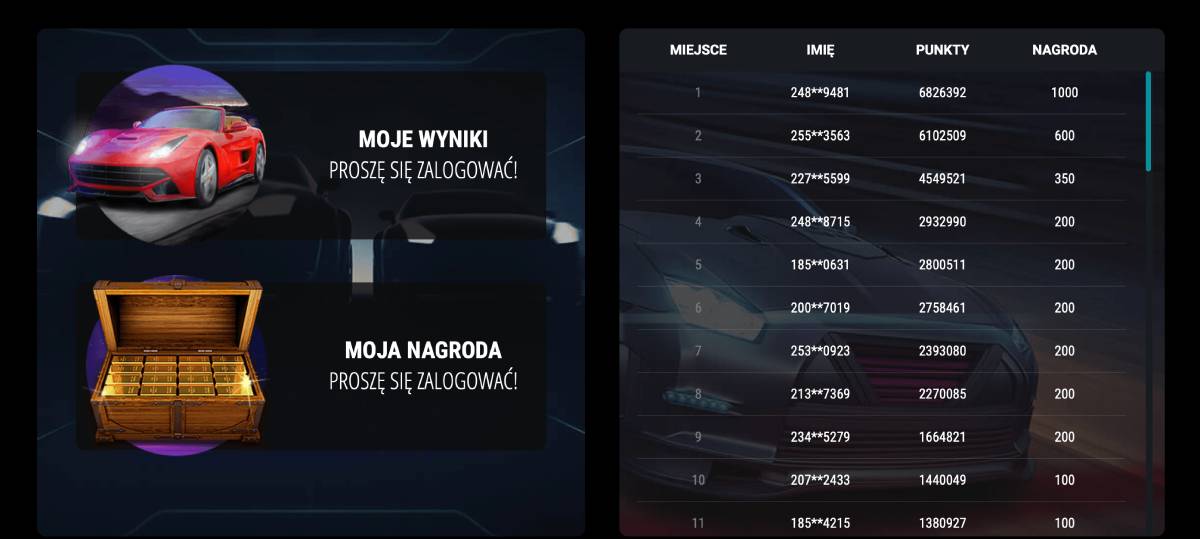Screen dimensions: 1200x539
Task: Click ranking entry 234**5279
Action: tap(820, 437)
